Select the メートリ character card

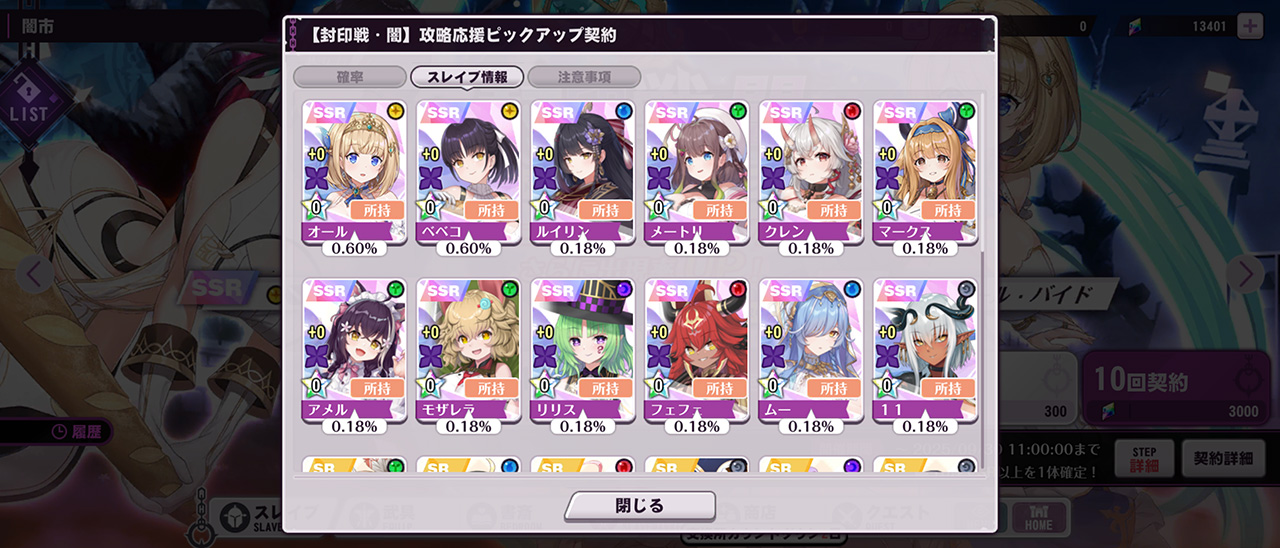pos(696,171)
